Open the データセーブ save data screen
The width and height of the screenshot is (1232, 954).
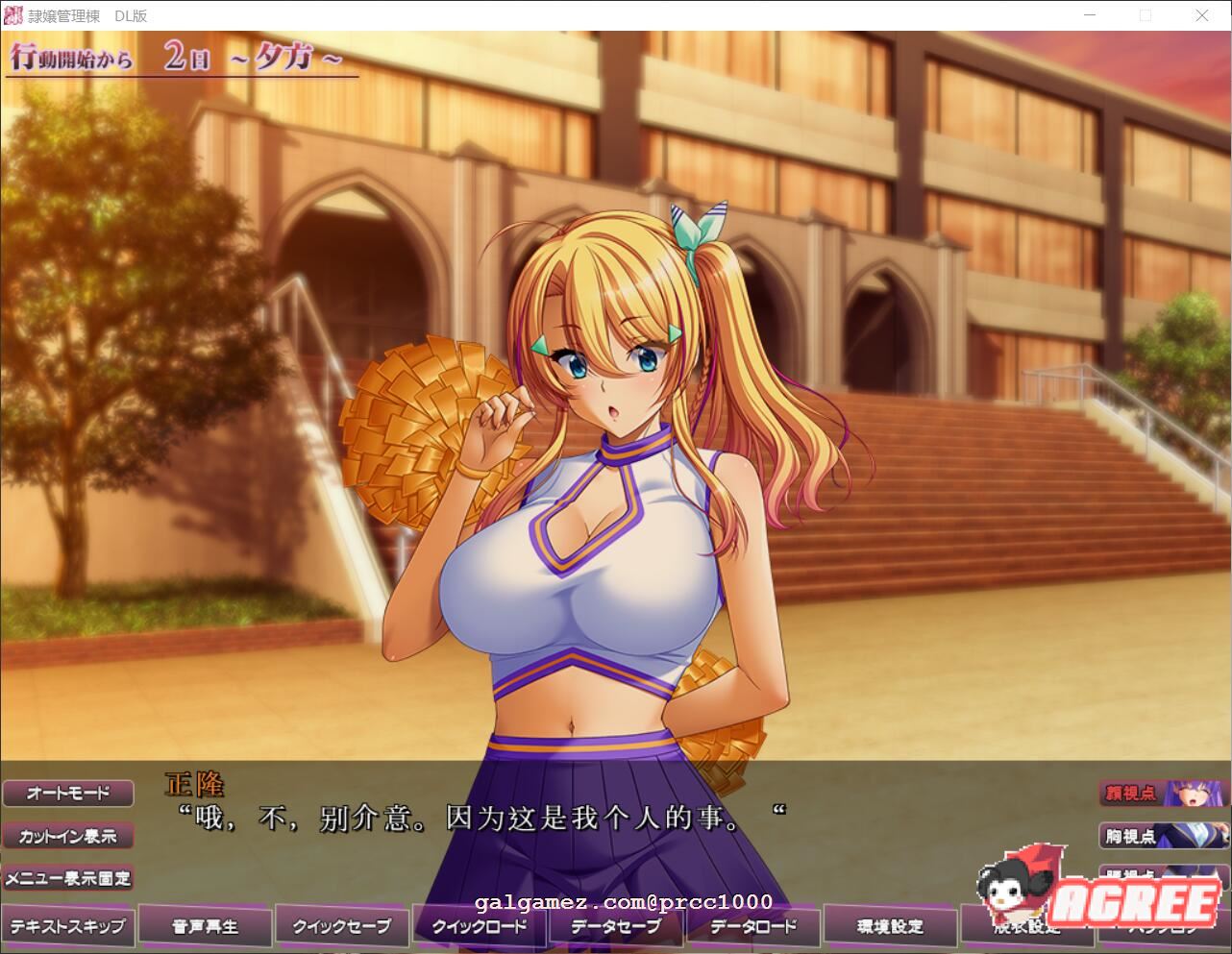616,925
